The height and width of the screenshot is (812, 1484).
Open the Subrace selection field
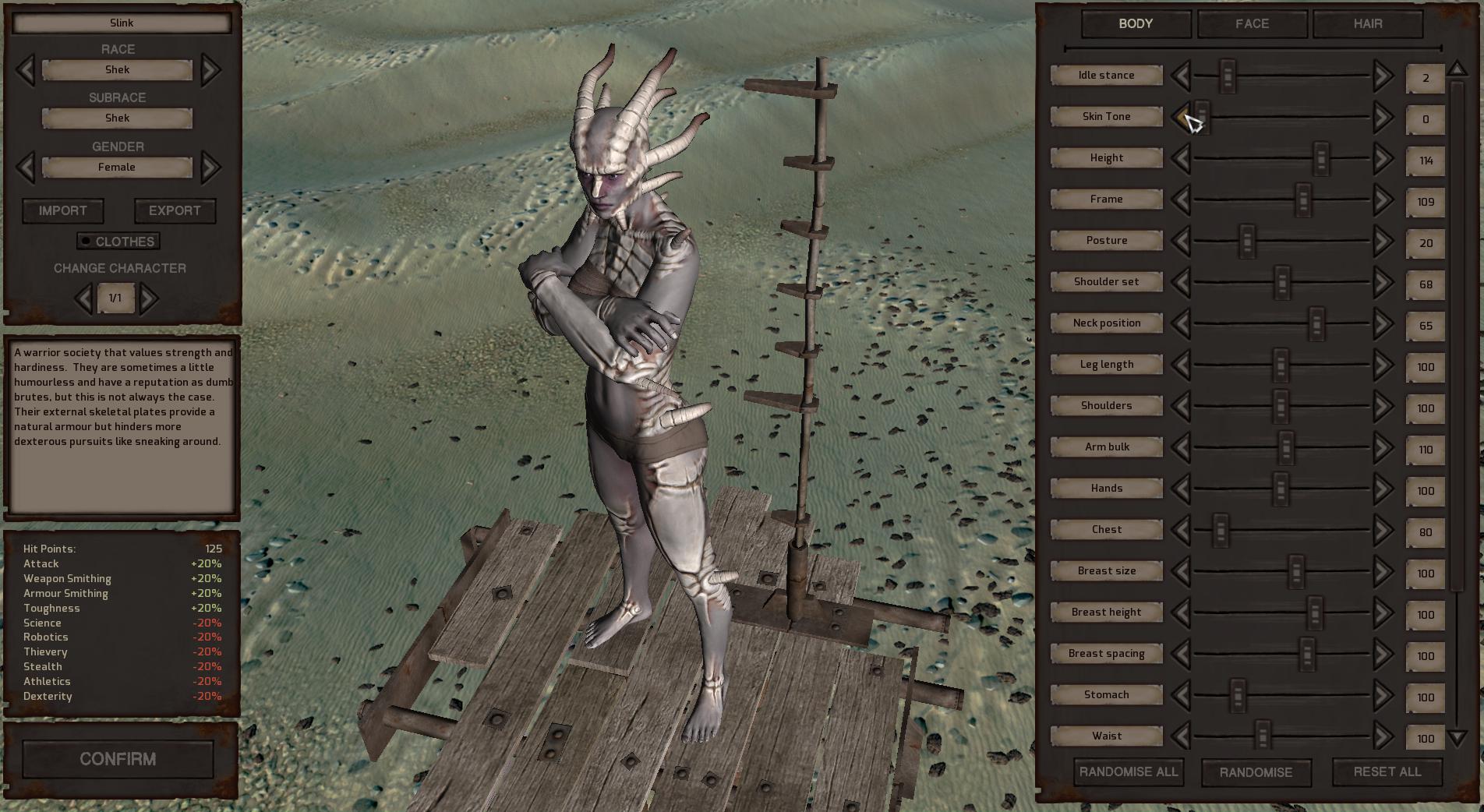[x=118, y=118]
